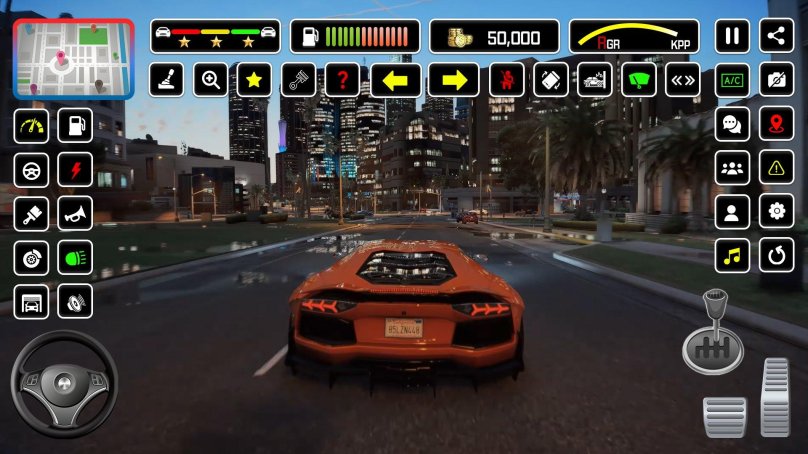Viewport: 808px width, 454px height.
Task: Open the garage icon
Action: 31,300
